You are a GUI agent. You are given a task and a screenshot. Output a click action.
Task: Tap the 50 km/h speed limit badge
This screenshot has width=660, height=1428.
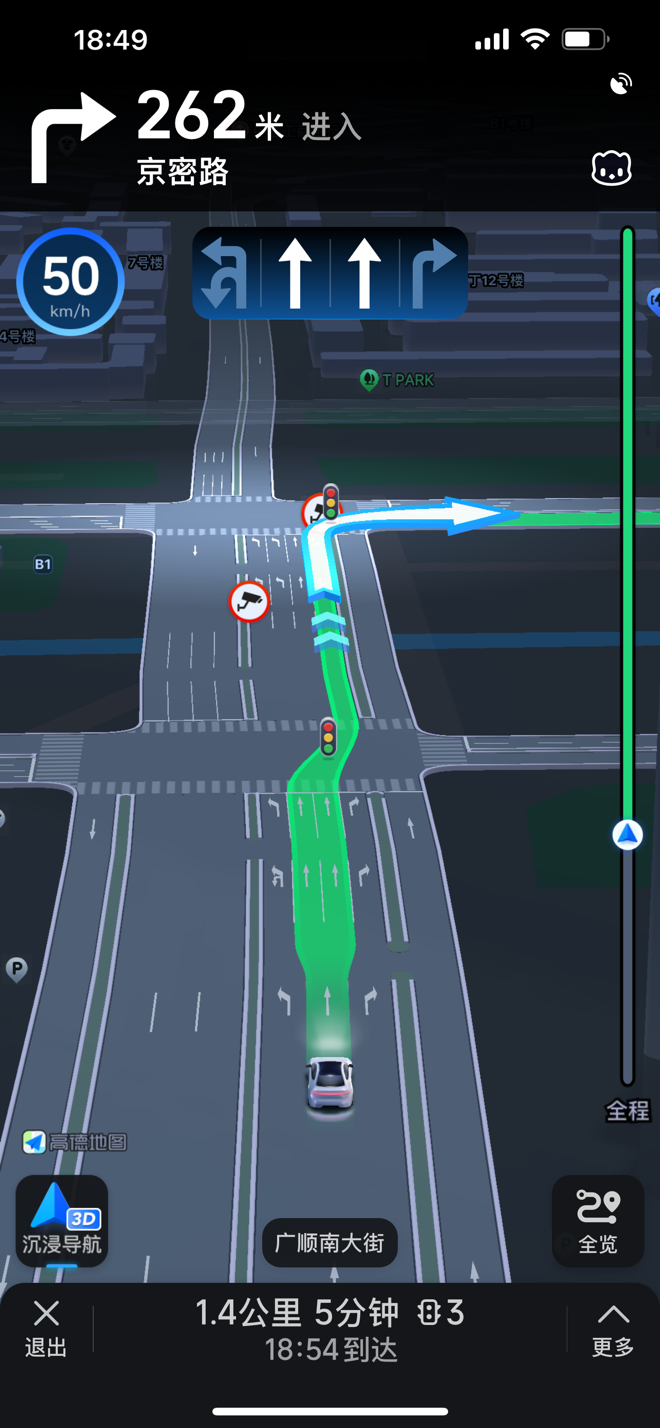[x=70, y=281]
